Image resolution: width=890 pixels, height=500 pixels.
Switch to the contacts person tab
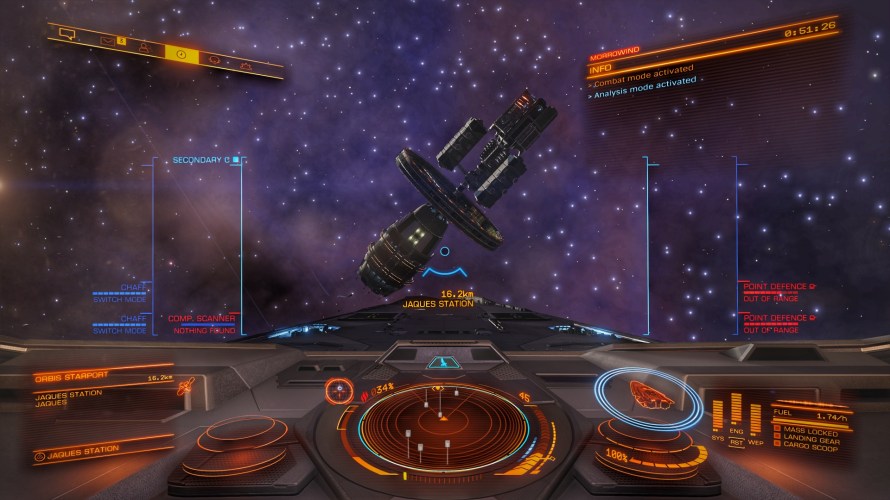tap(144, 46)
